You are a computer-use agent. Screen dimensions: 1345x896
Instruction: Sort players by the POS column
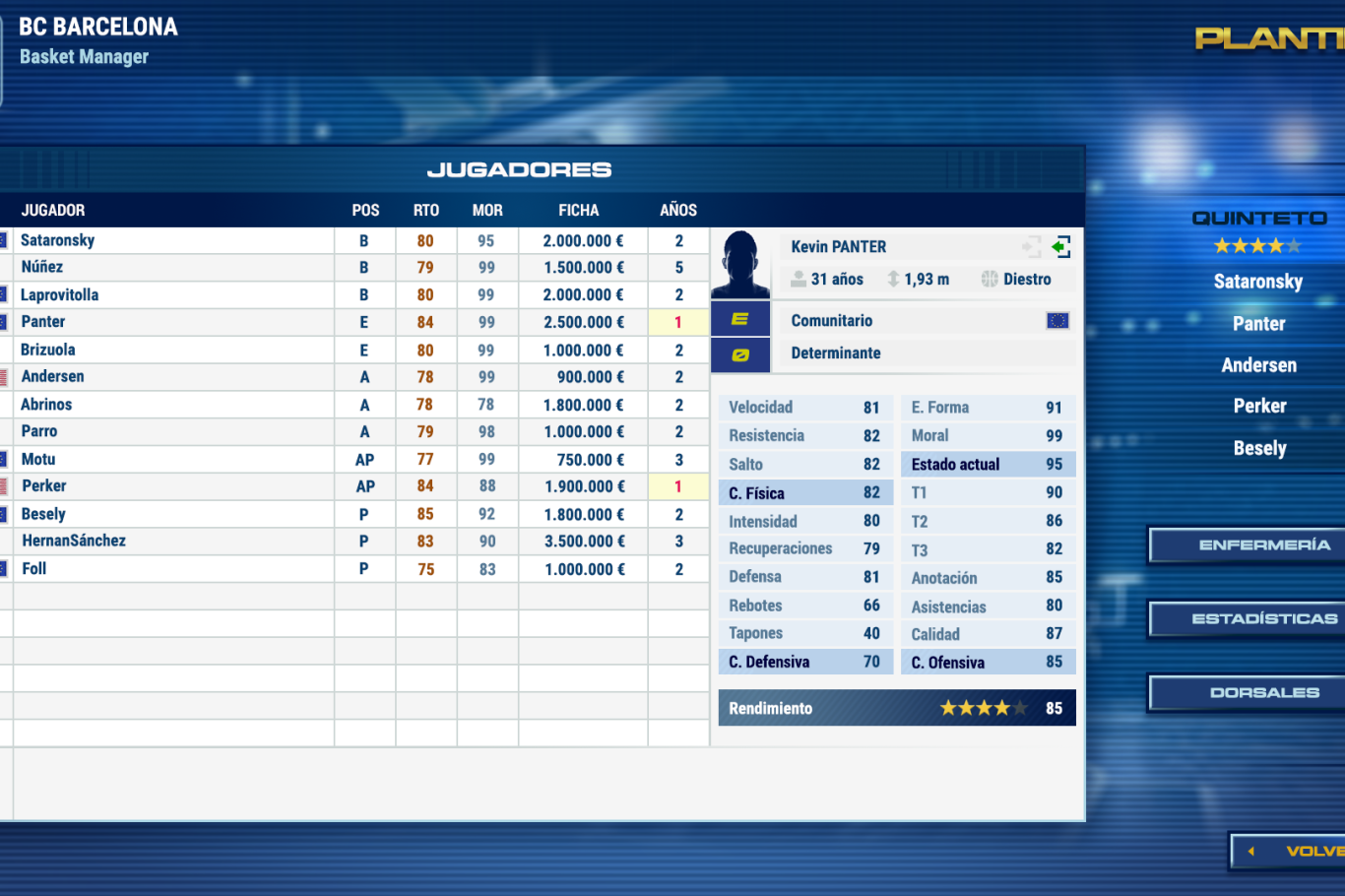coord(365,210)
